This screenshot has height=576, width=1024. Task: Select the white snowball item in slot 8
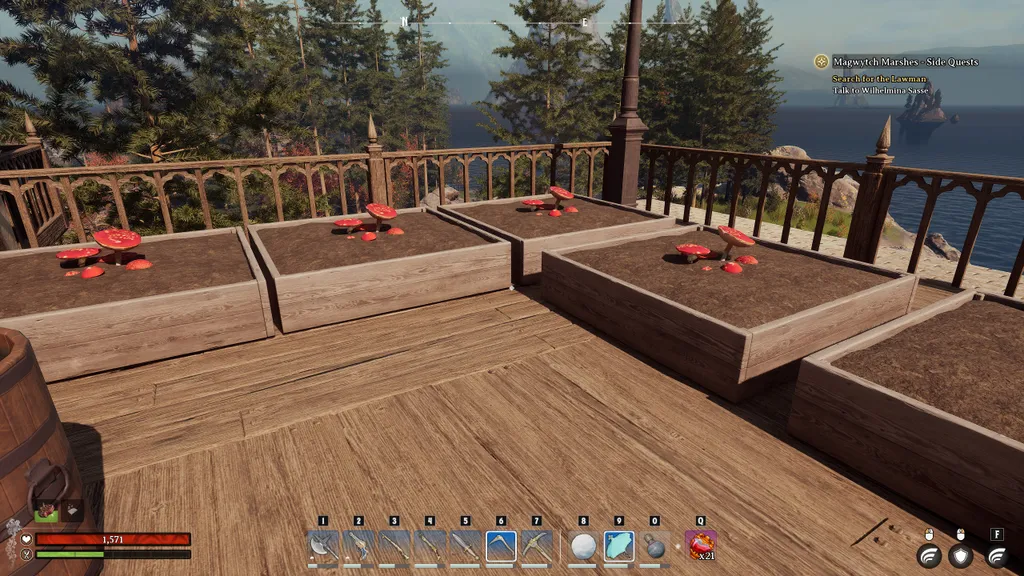583,545
